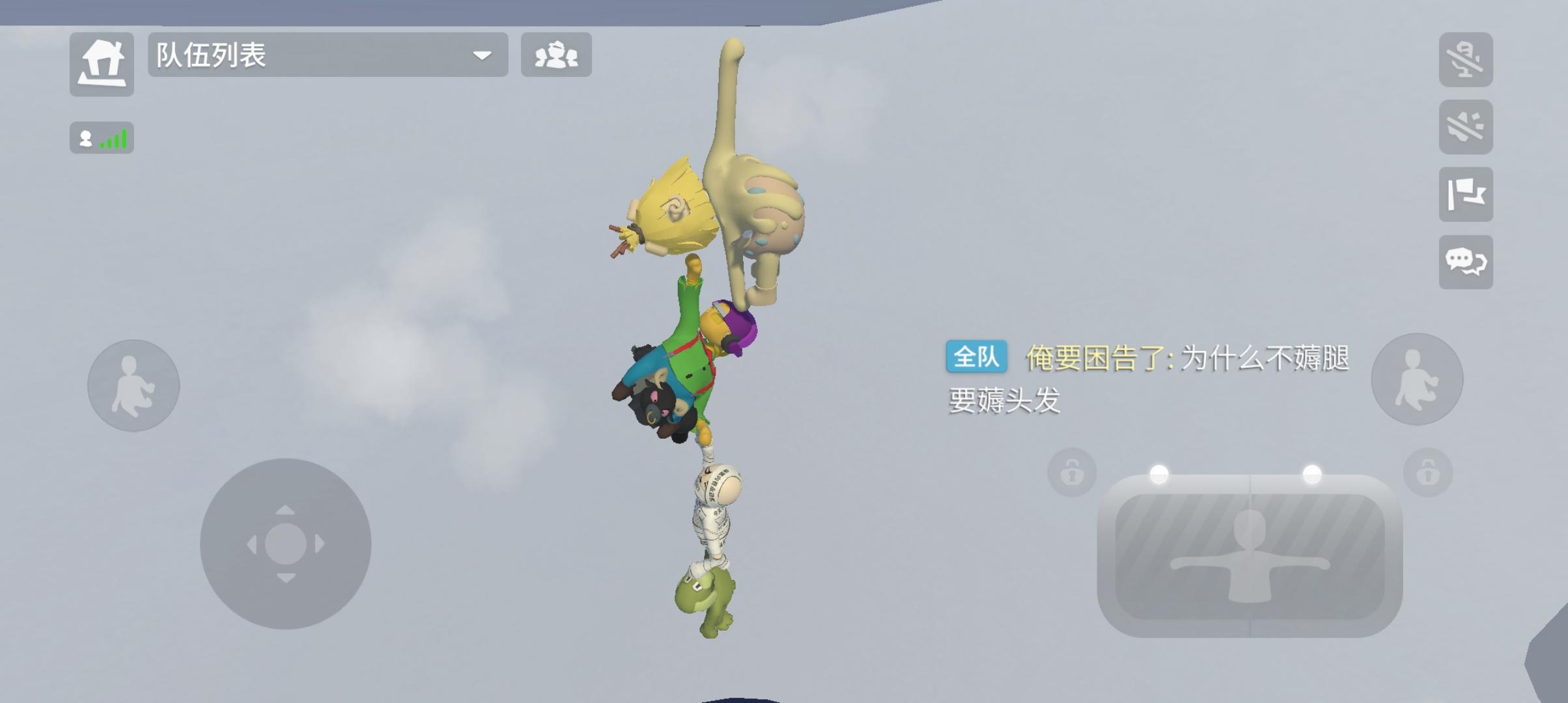Collapse the team list via its chevron

point(482,56)
